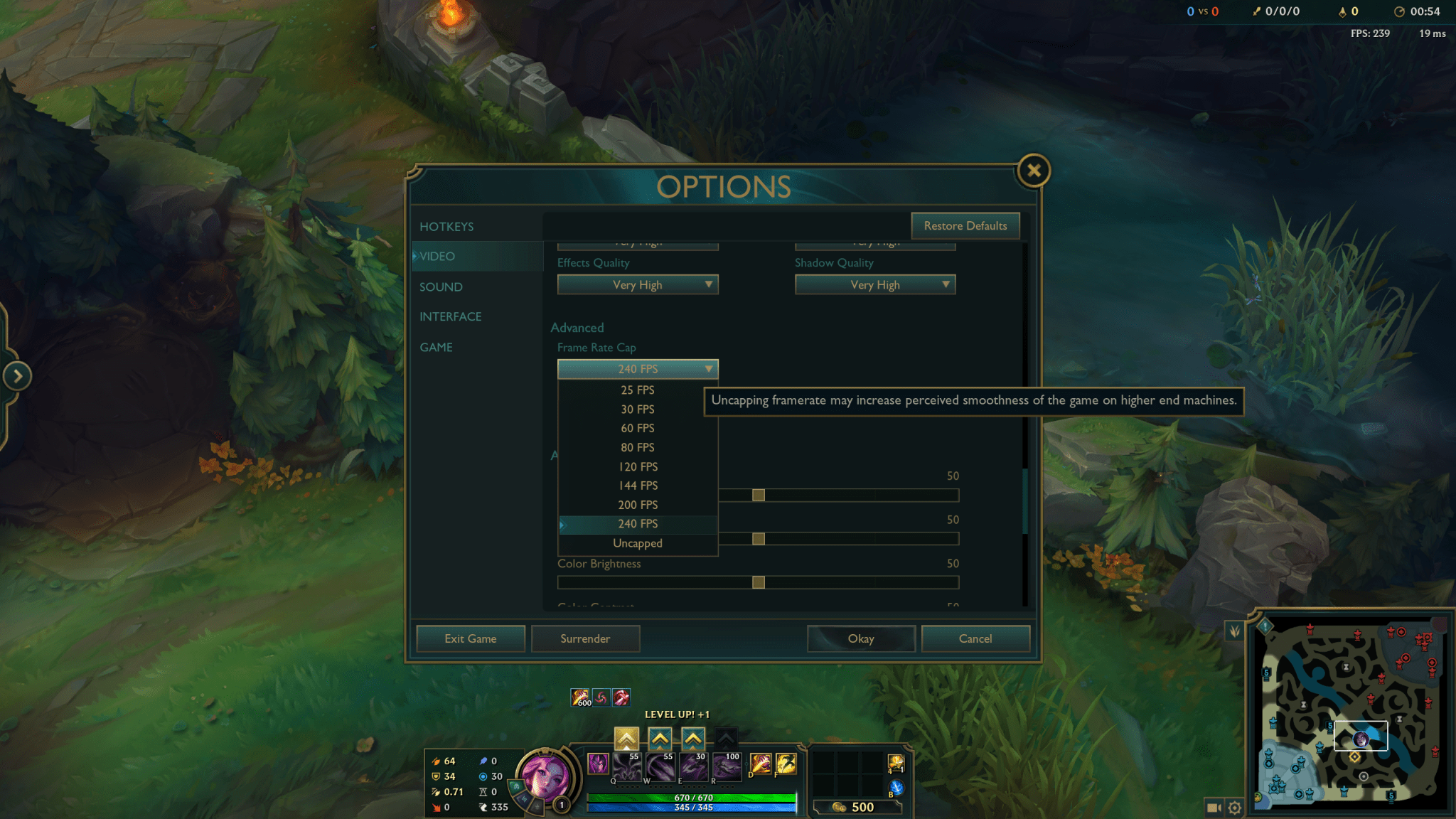Go to the Game settings section
The image size is (1456, 819).
coord(436,348)
